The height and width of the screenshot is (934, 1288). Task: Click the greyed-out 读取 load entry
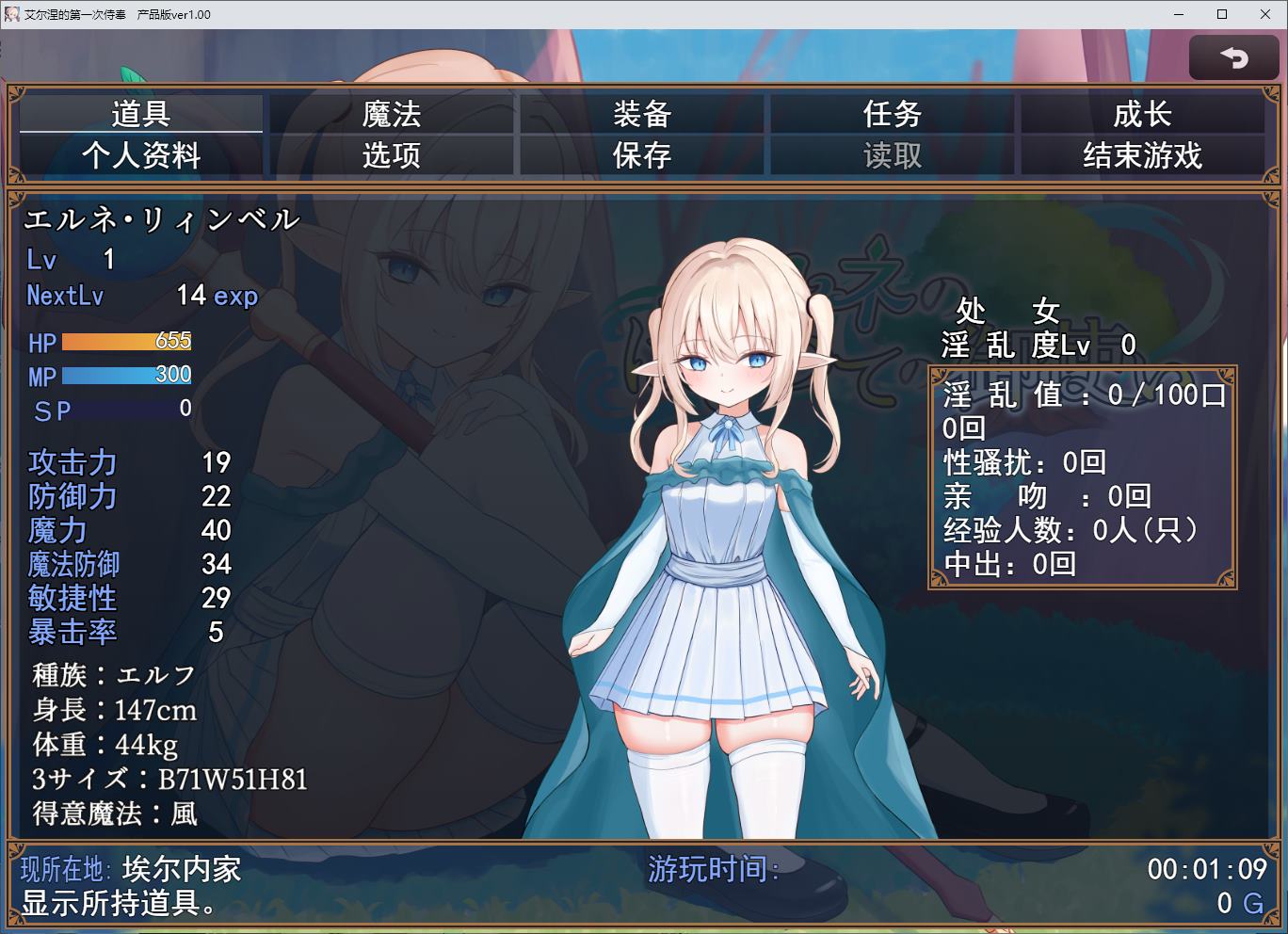[893, 155]
